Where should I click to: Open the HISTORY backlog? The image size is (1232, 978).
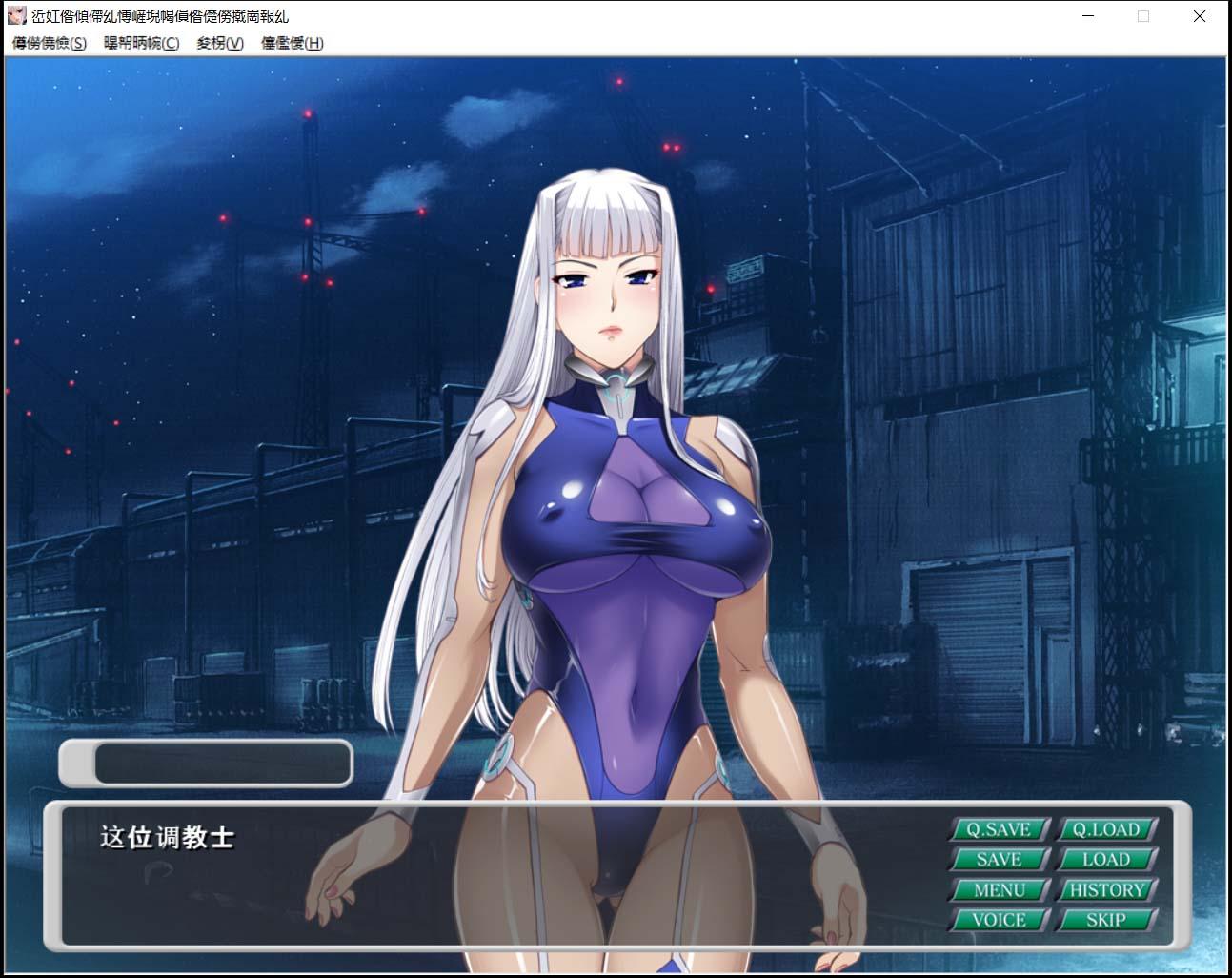pyautogui.click(x=1107, y=889)
